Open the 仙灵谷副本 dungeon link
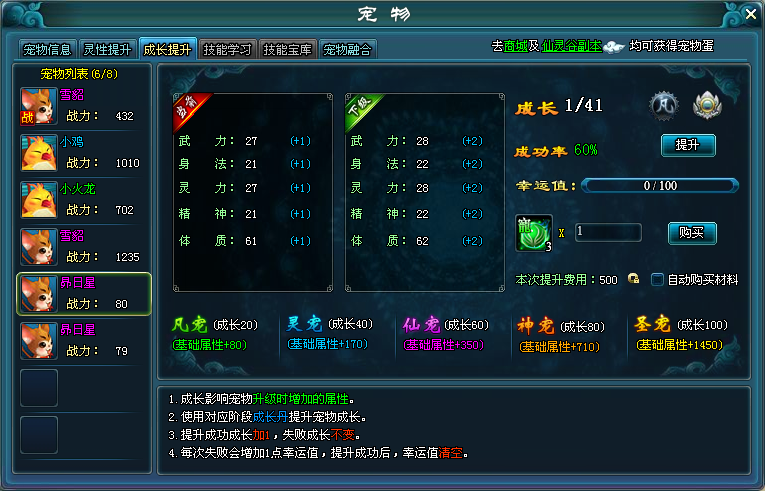Screen dimensions: 765x491 point(571,46)
